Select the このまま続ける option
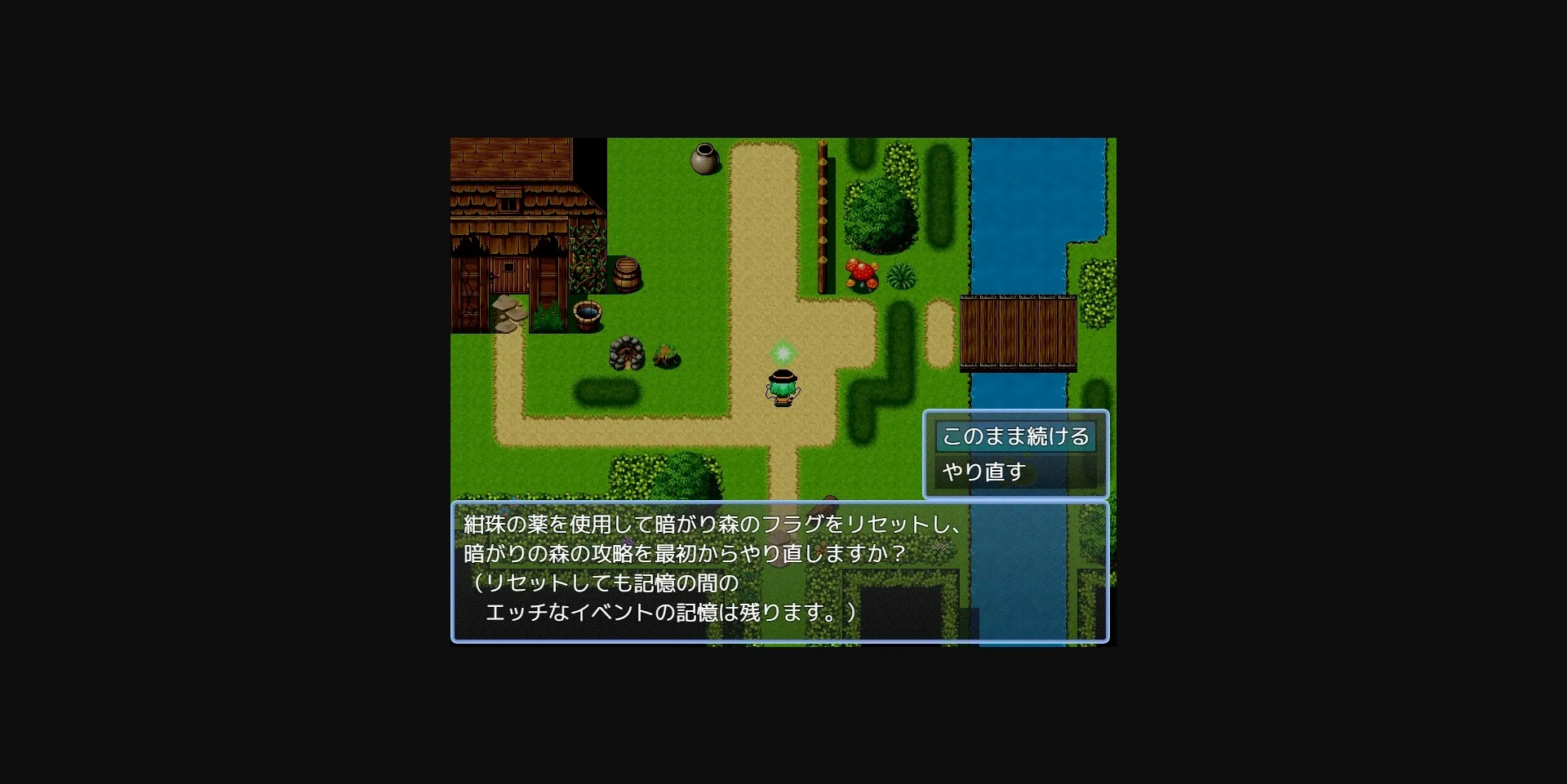The image size is (1567, 784). click(x=1014, y=437)
